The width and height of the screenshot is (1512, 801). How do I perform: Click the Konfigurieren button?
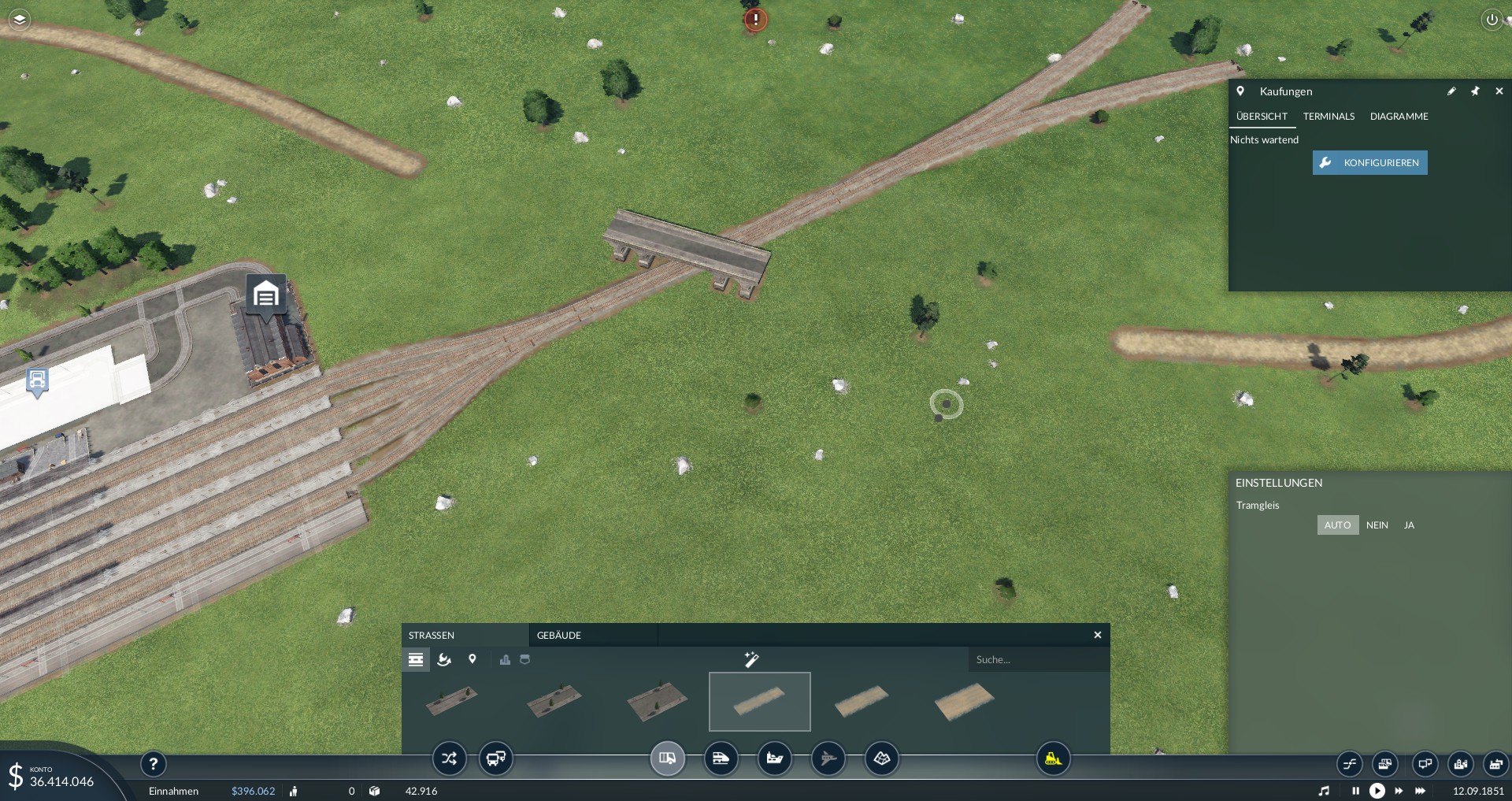[1369, 163]
